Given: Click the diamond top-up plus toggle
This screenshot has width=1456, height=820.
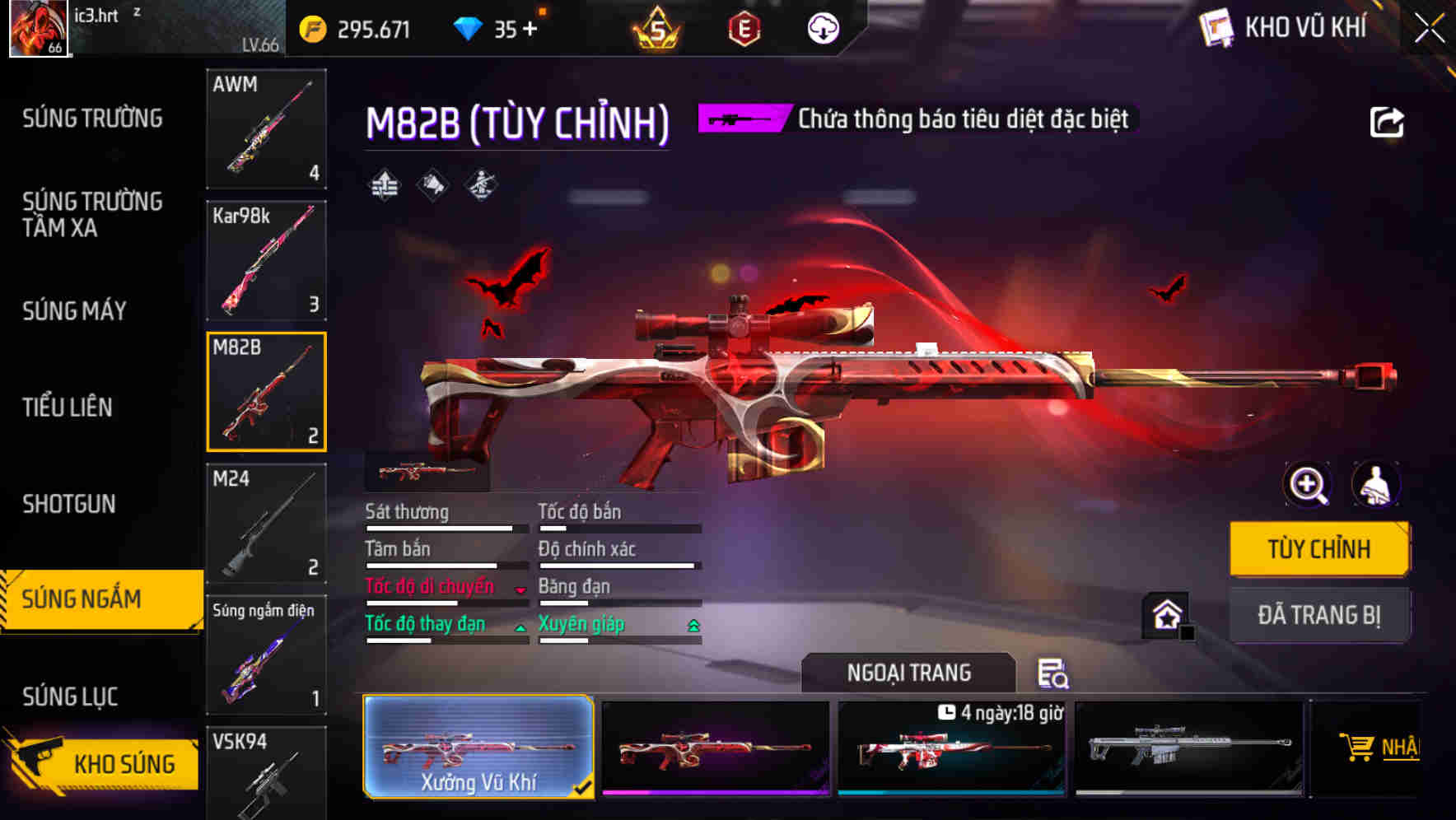Looking at the screenshot, I should [531, 28].
